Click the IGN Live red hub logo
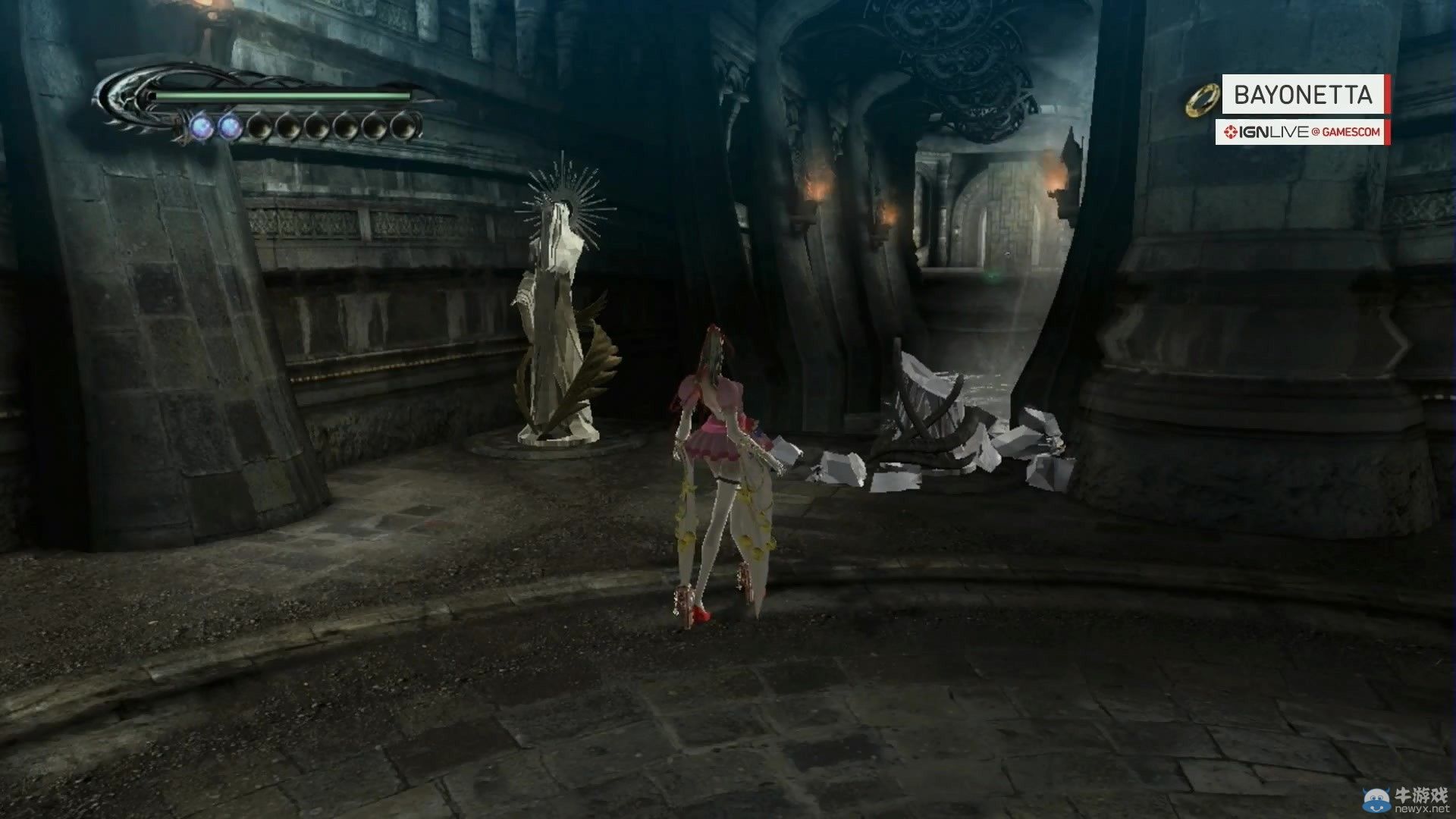This screenshot has width=1456, height=819. (1231, 132)
